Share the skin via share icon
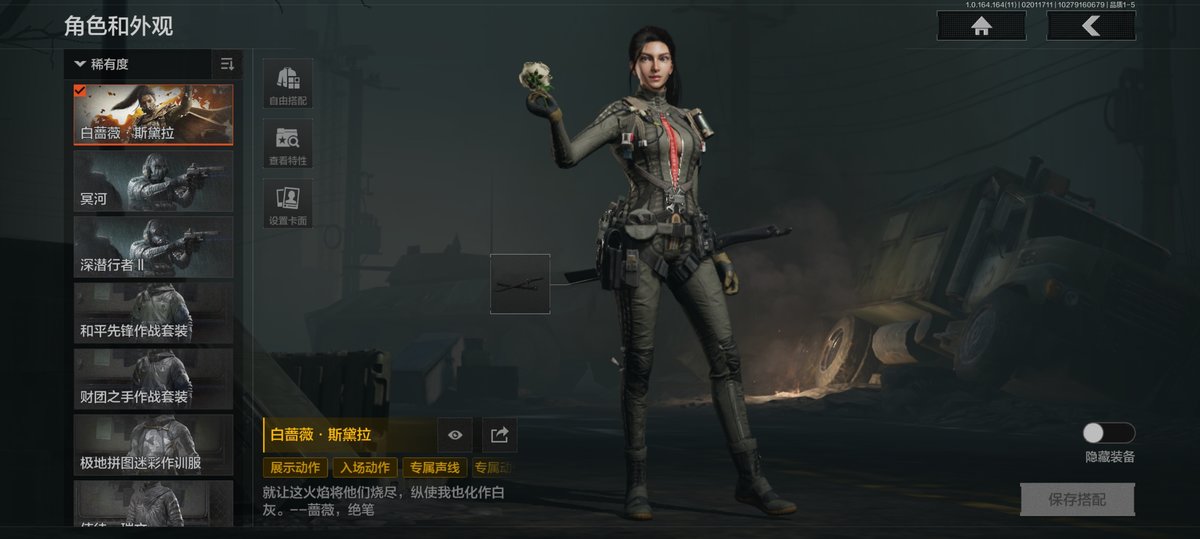 500,435
